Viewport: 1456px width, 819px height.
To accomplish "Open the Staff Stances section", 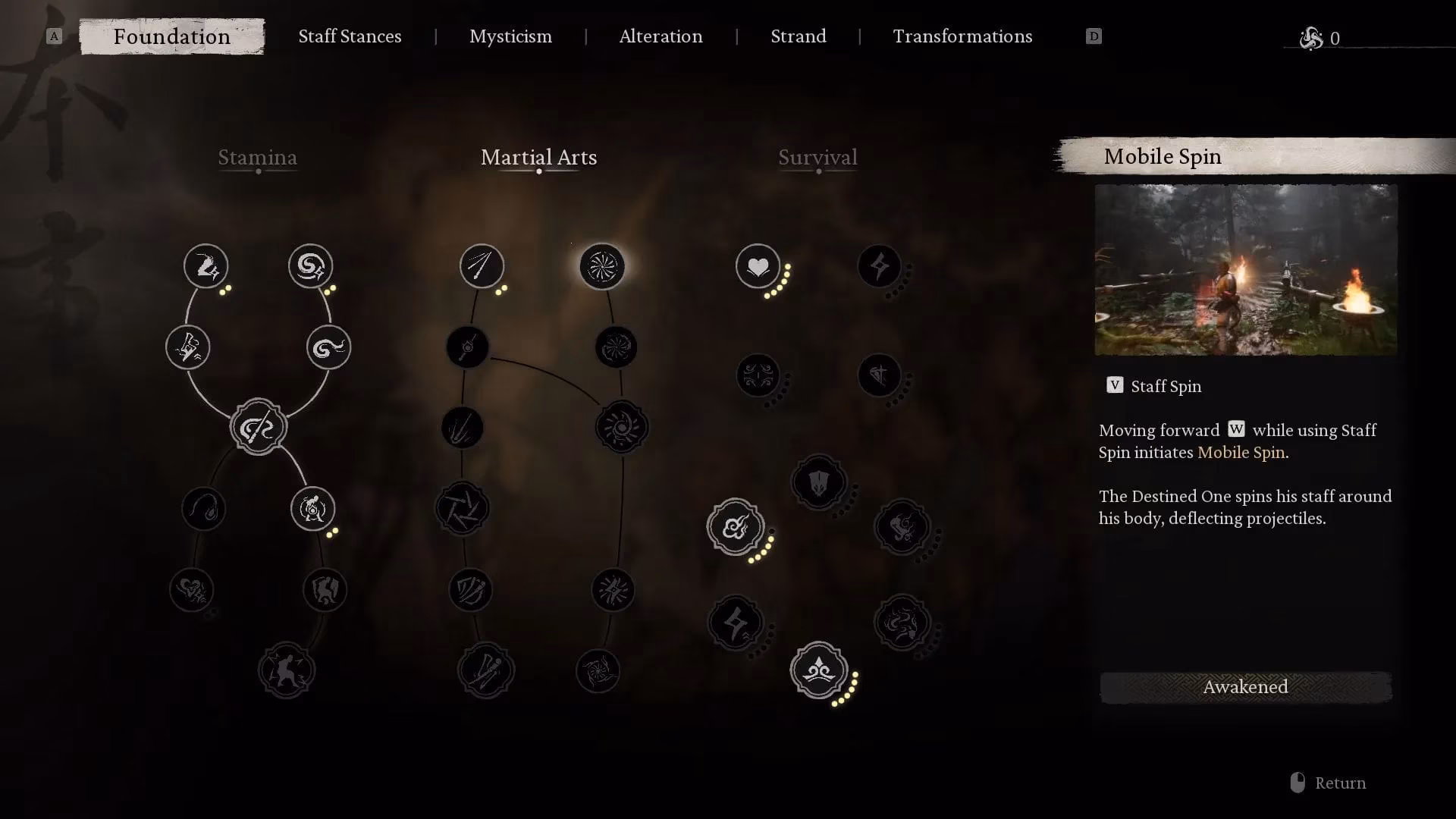I will pos(350,36).
